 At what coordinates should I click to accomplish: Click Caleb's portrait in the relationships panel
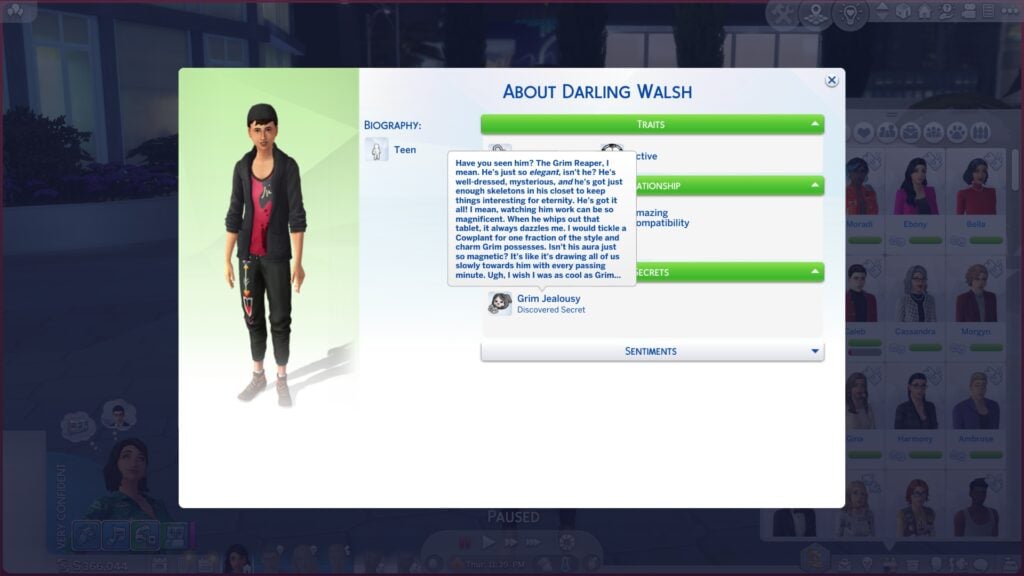tap(860, 297)
